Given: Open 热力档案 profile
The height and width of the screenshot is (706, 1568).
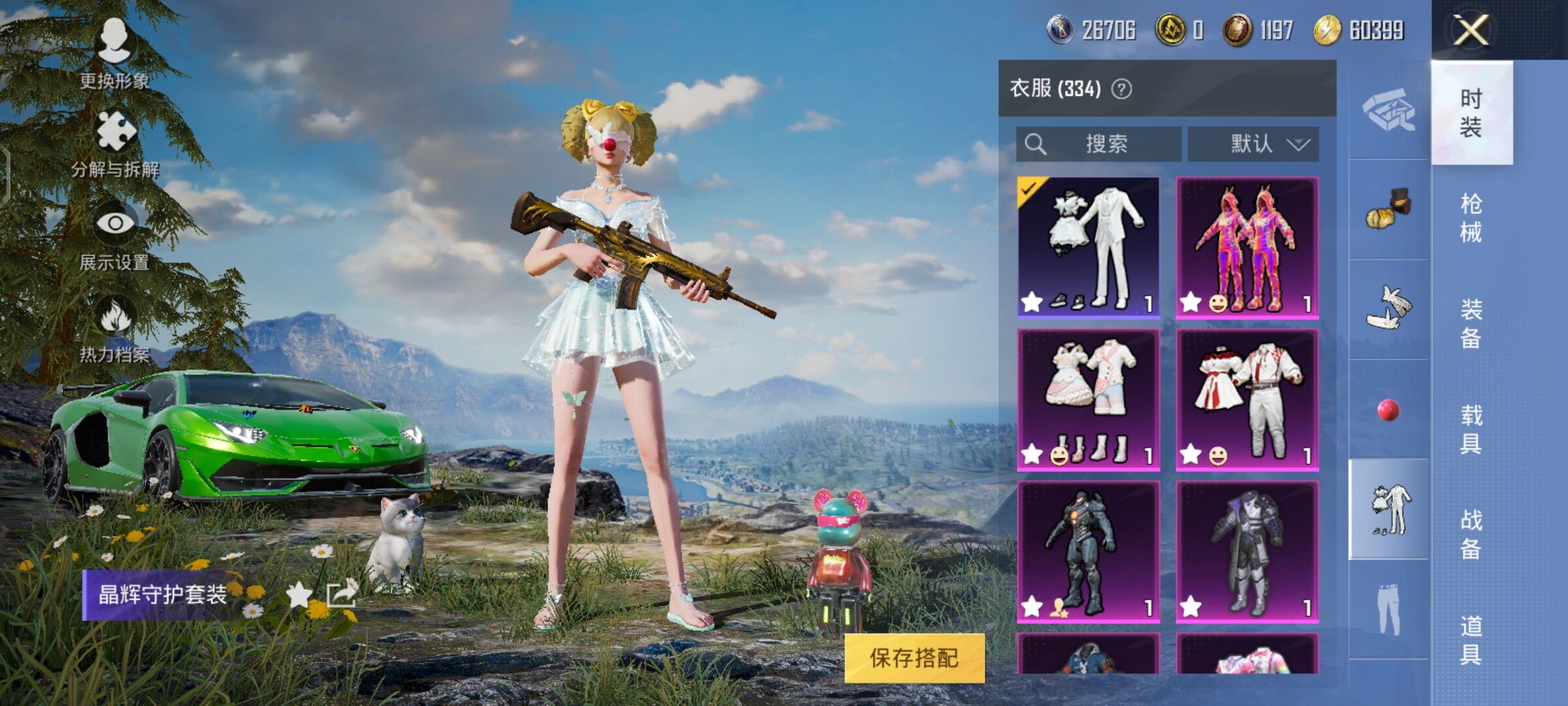Looking at the screenshot, I should click(115, 328).
